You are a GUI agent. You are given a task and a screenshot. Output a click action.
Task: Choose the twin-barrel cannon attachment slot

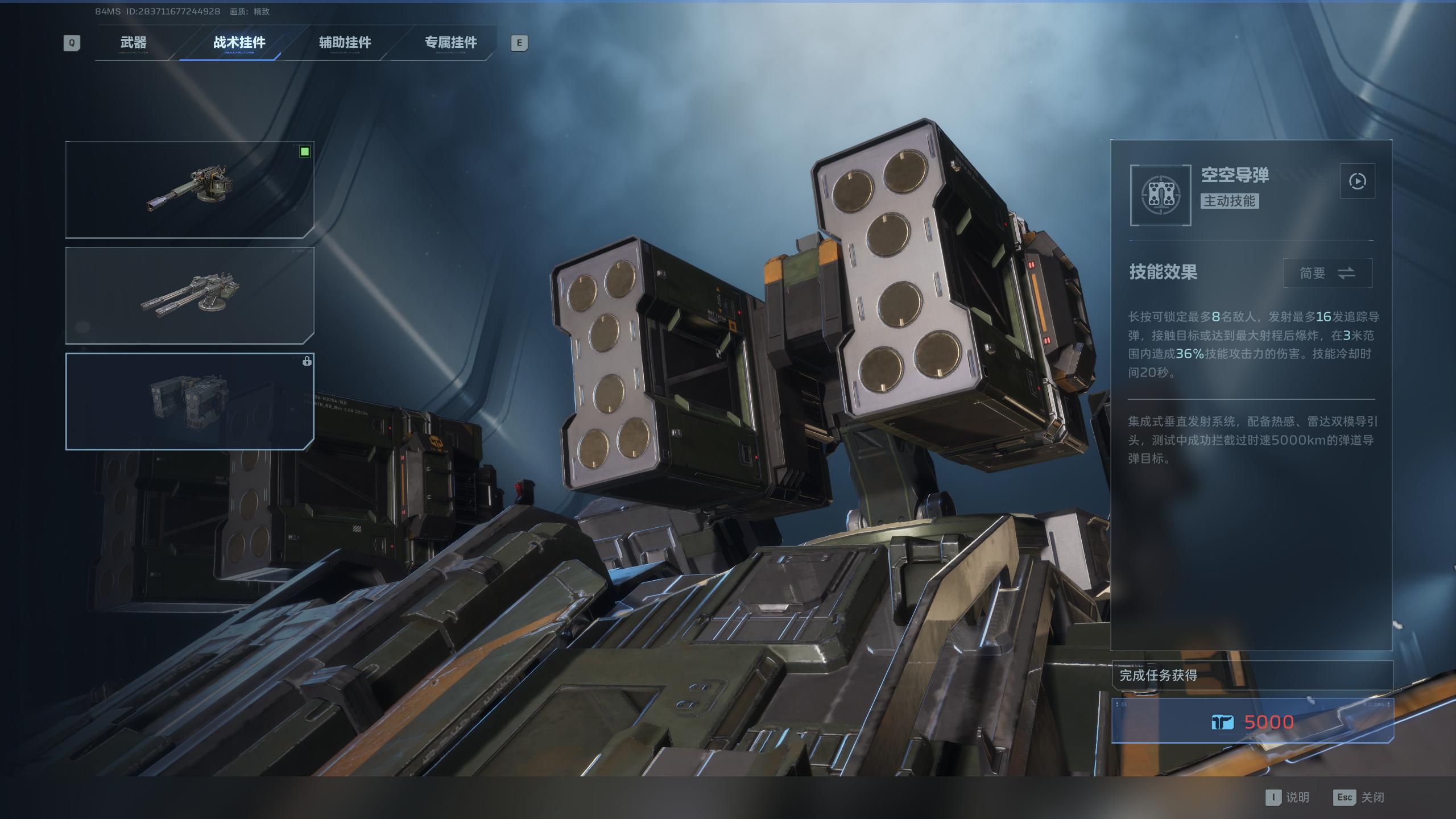pyautogui.click(x=189, y=295)
